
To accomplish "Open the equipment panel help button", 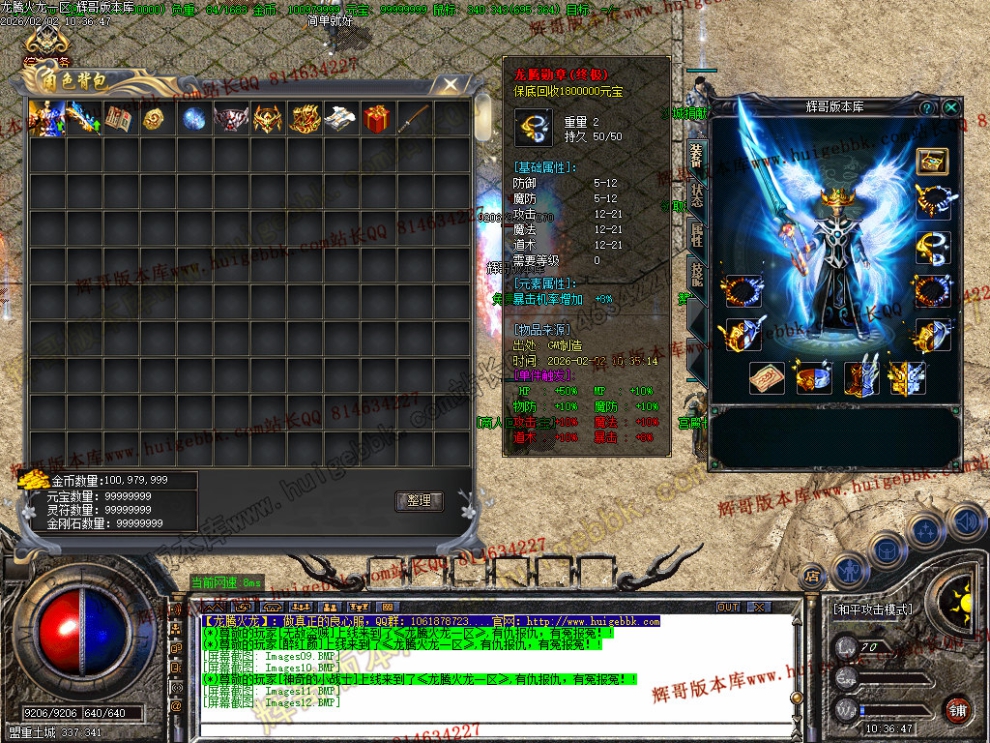I will [927, 108].
